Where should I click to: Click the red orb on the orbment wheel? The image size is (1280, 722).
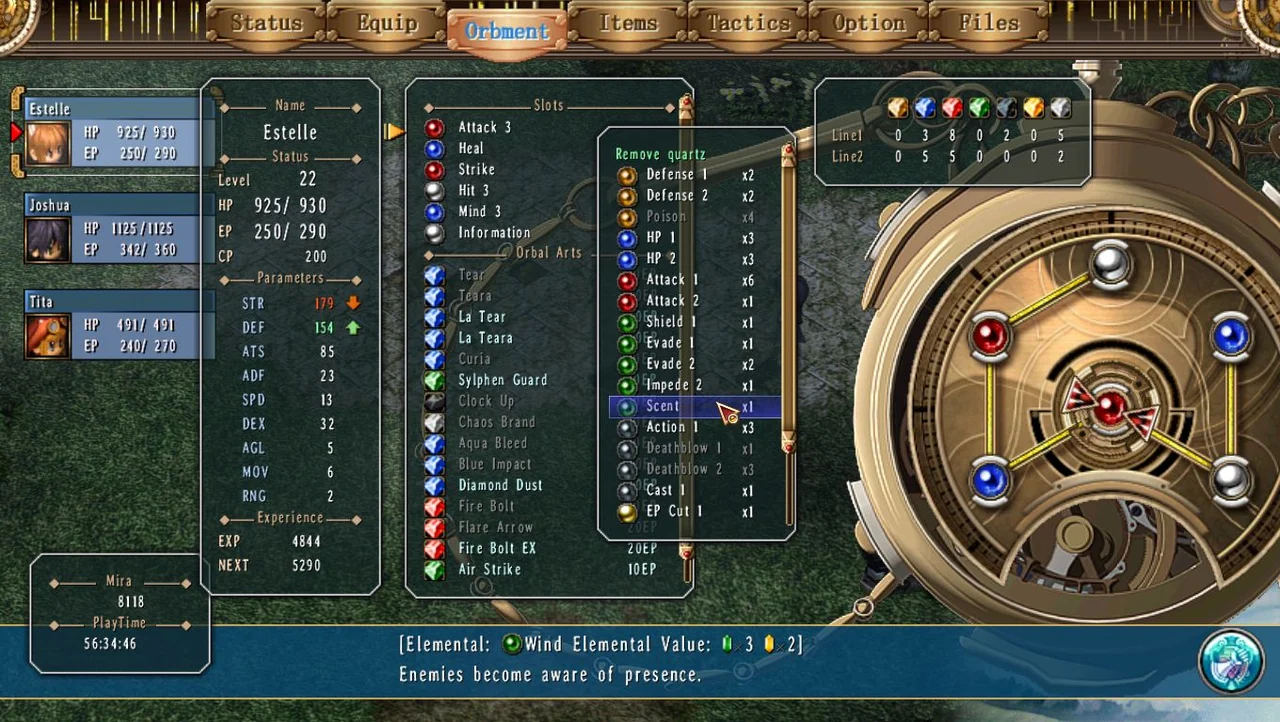pos(990,338)
